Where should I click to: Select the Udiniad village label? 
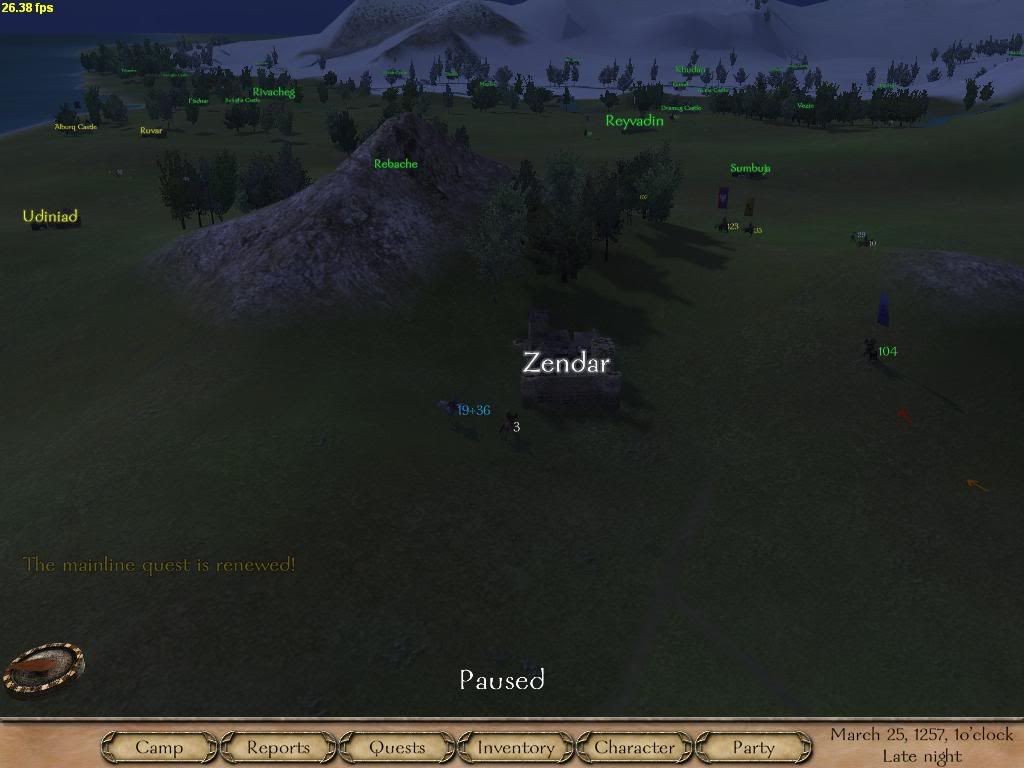click(x=50, y=216)
